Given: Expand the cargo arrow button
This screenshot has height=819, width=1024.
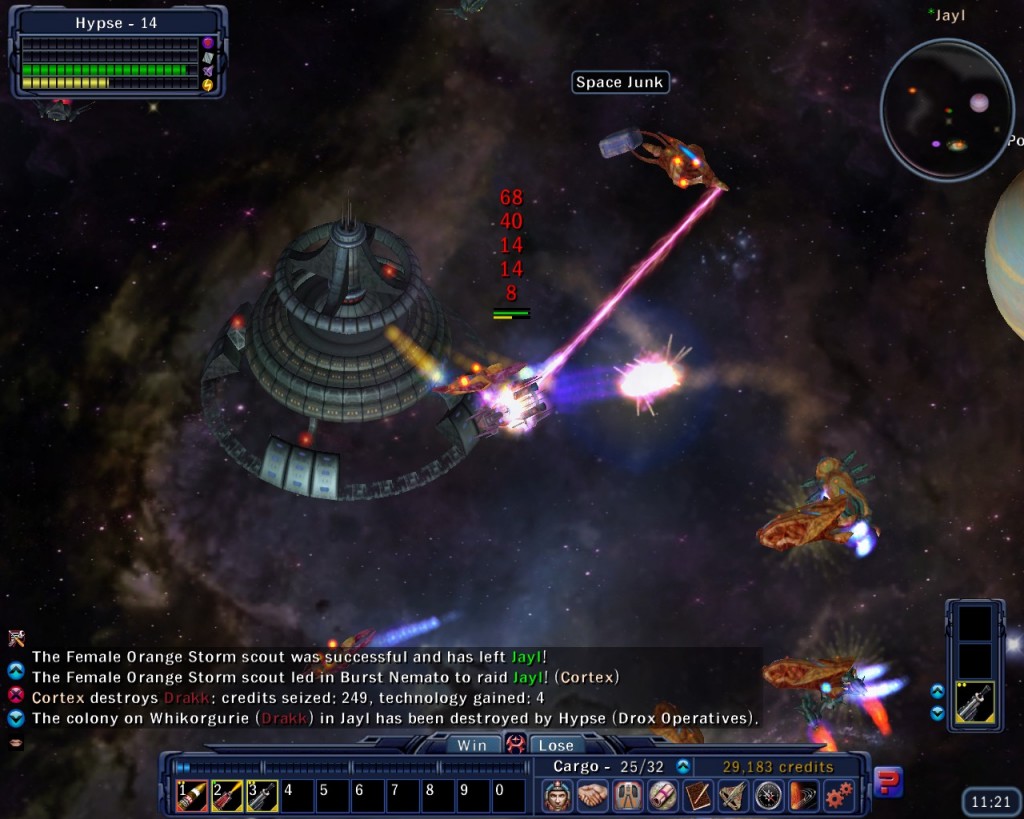Looking at the screenshot, I should pos(683,767).
